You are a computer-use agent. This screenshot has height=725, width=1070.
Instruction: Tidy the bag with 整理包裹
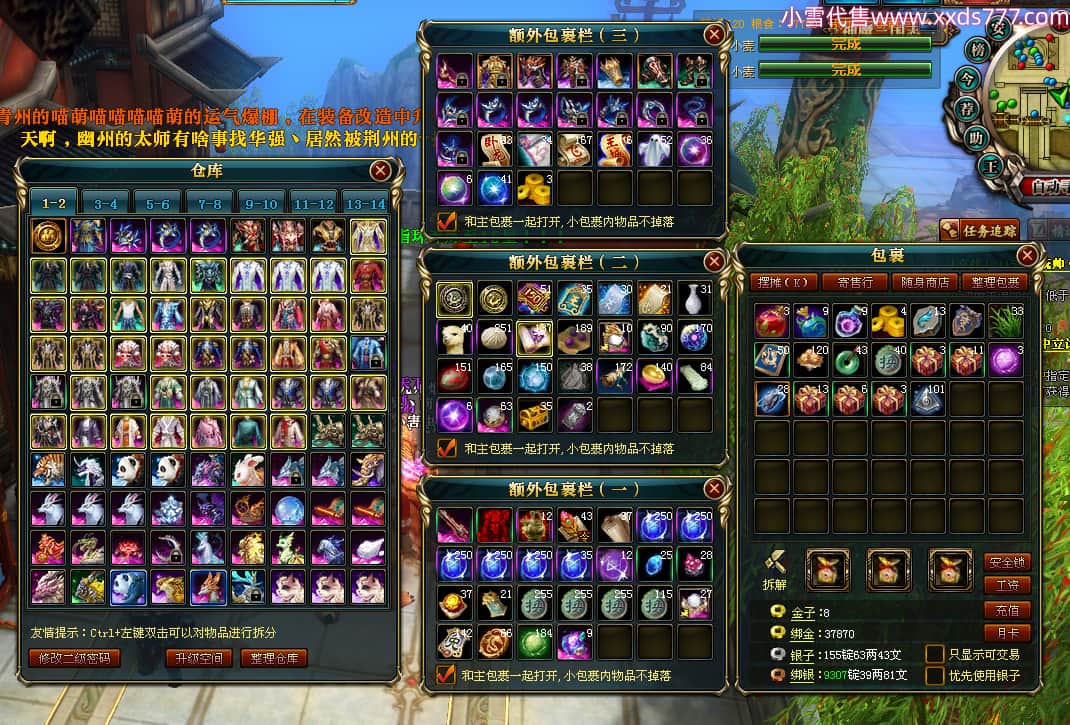tap(994, 282)
